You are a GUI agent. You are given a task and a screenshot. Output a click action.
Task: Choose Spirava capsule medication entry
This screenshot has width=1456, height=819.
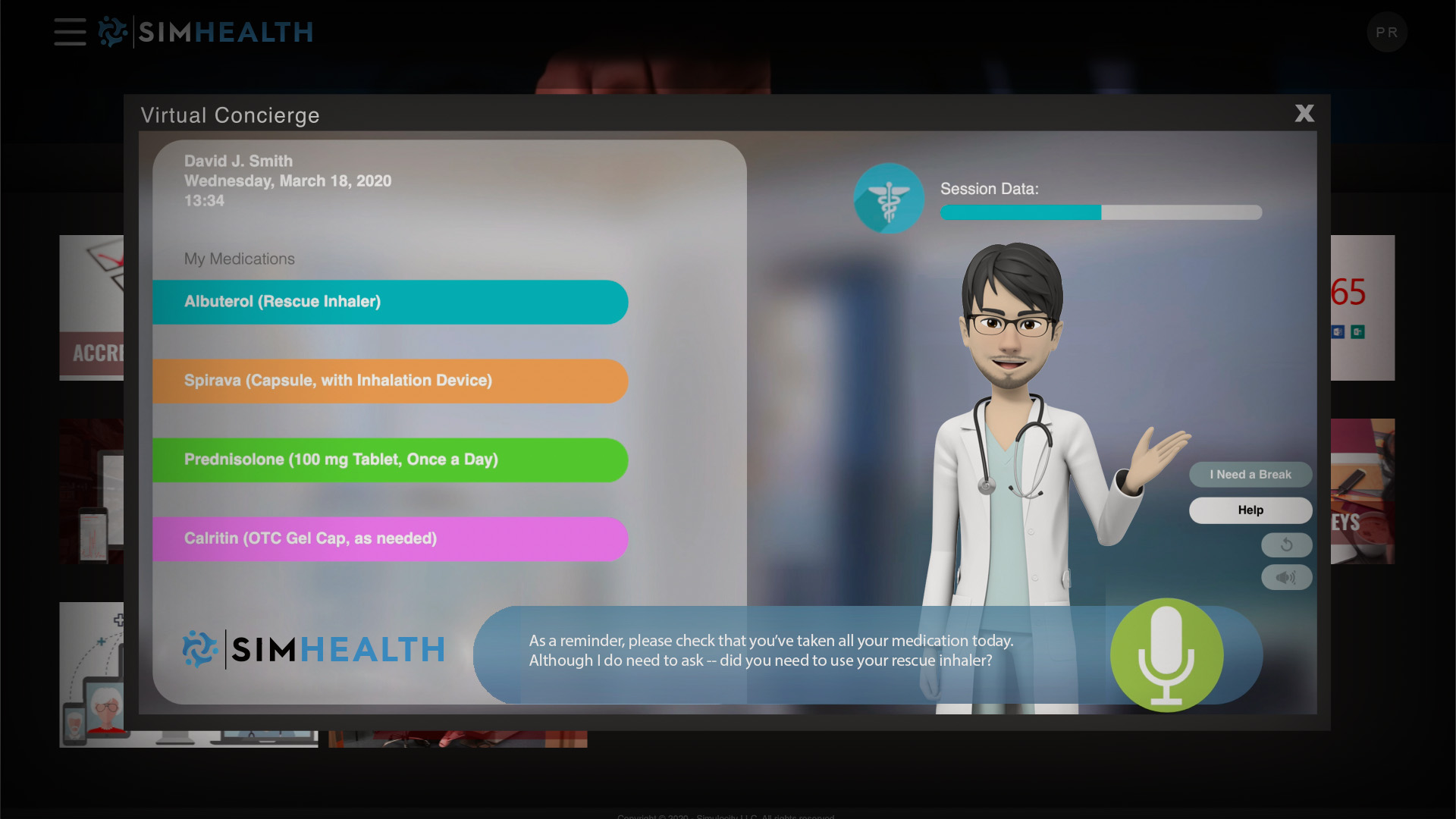coord(390,381)
